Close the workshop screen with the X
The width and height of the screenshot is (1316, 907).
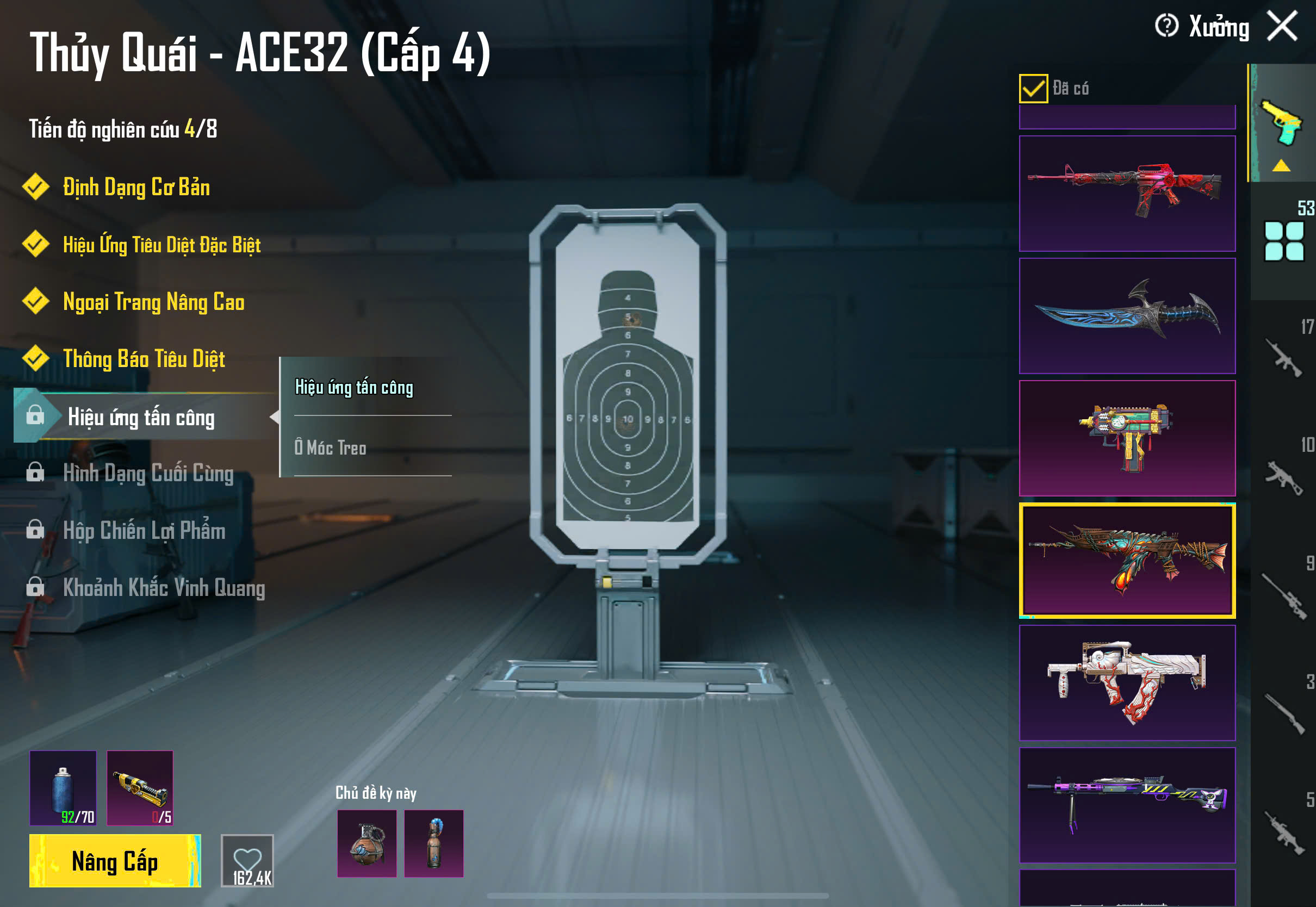tap(1282, 26)
